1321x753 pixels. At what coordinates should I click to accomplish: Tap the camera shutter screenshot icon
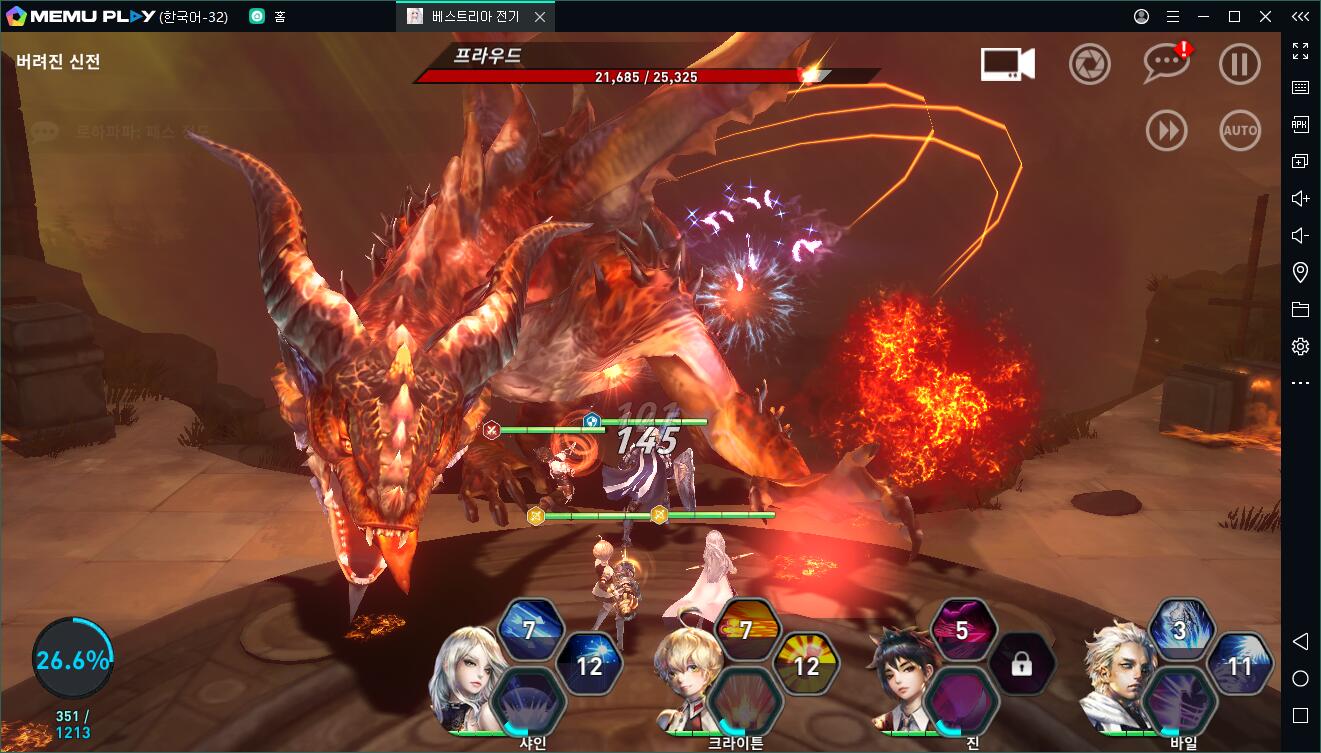[x=1090, y=65]
